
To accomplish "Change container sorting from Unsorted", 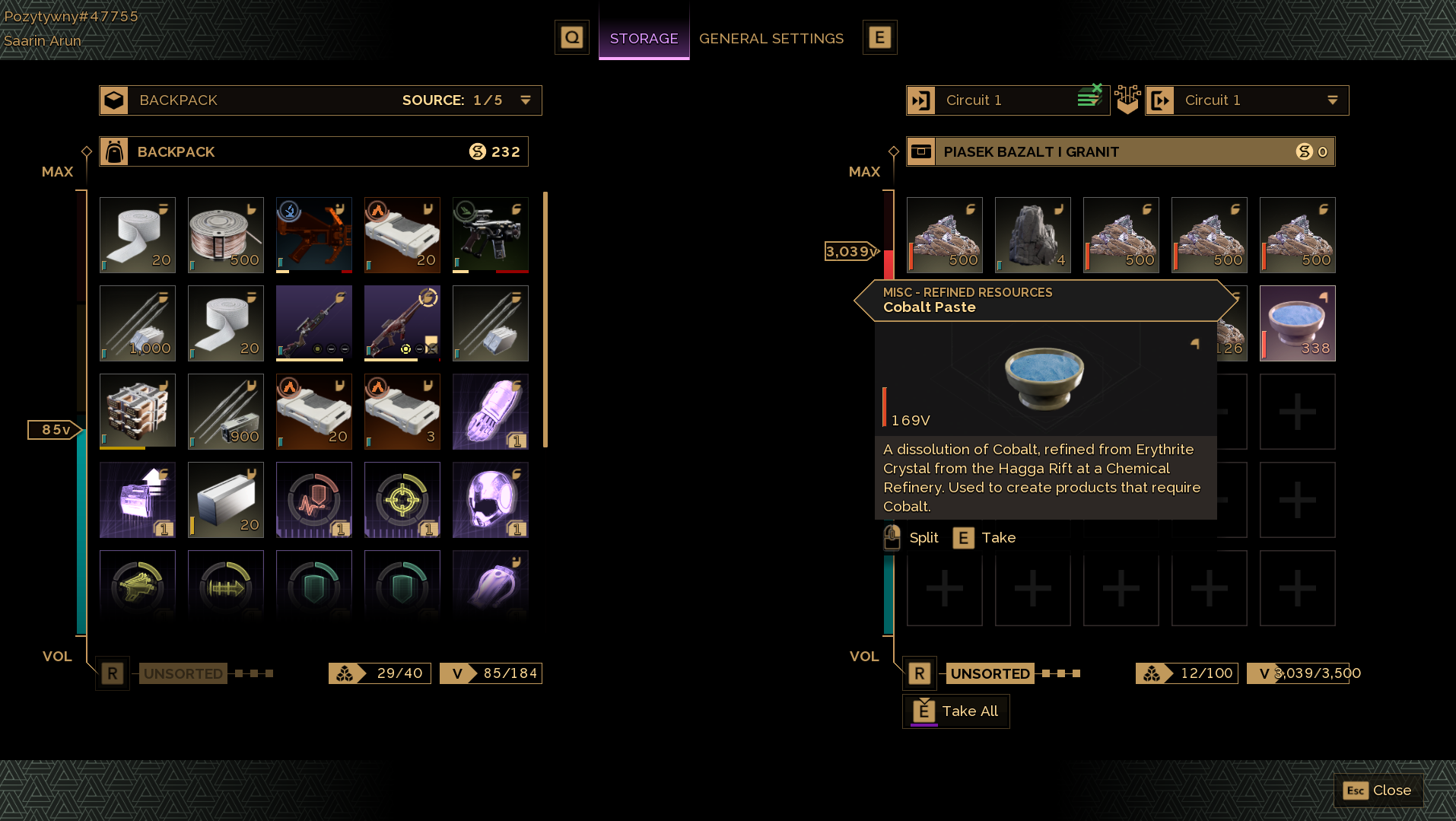I will pyautogui.click(x=990, y=673).
